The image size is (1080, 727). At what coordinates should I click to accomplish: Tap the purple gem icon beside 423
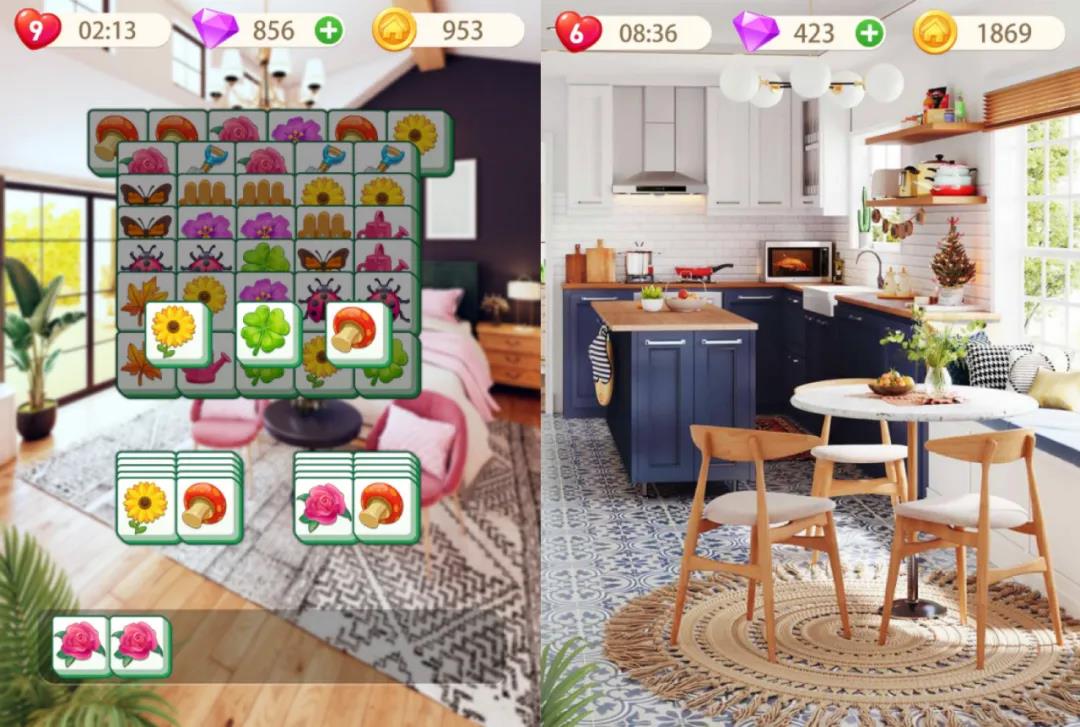coord(755,33)
